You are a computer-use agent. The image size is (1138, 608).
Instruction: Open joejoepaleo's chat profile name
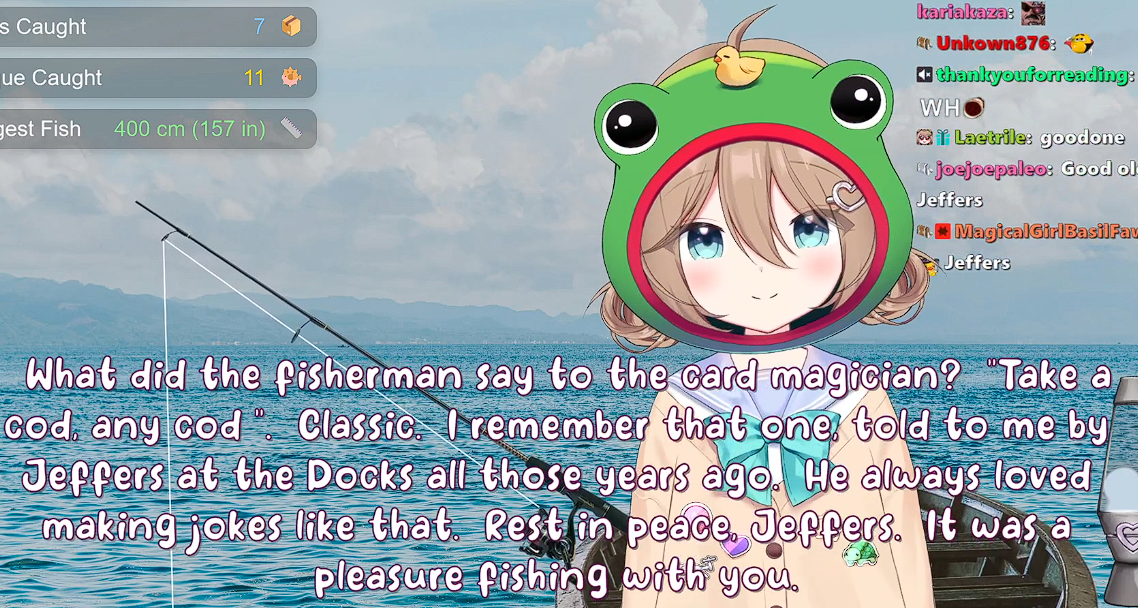tap(992, 169)
